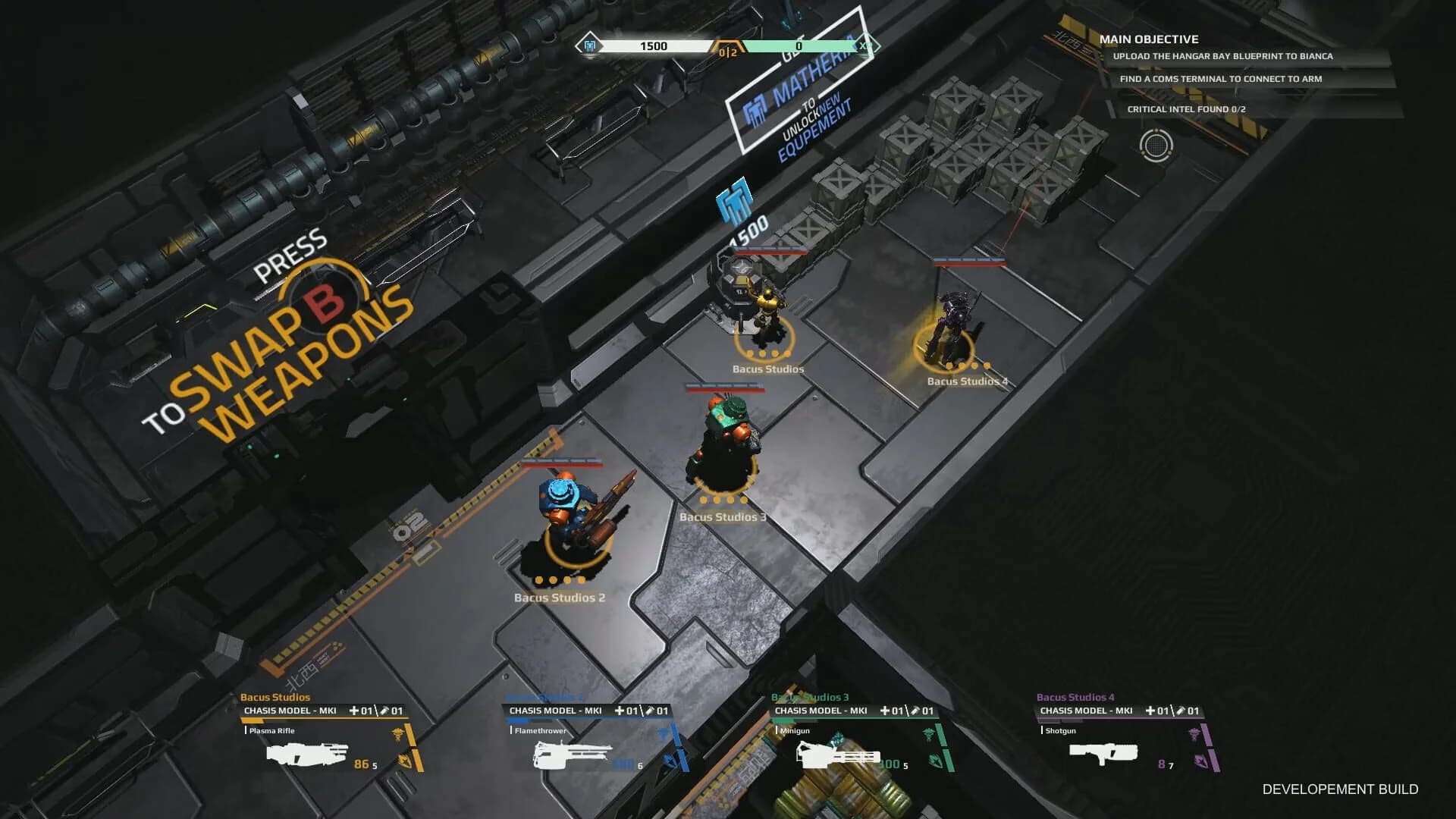The image size is (1456, 819).
Task: Click the Matheria currency icon on the top bar
Action: click(588, 47)
